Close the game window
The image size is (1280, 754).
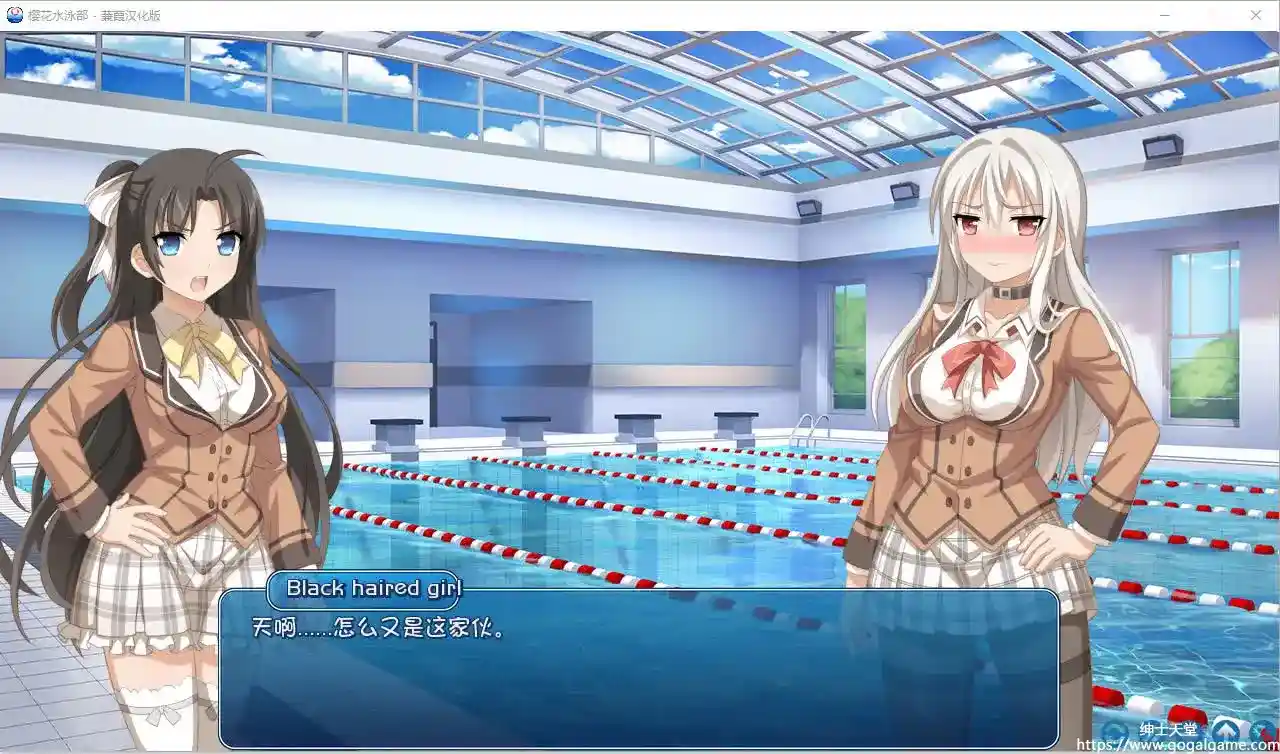point(1255,15)
